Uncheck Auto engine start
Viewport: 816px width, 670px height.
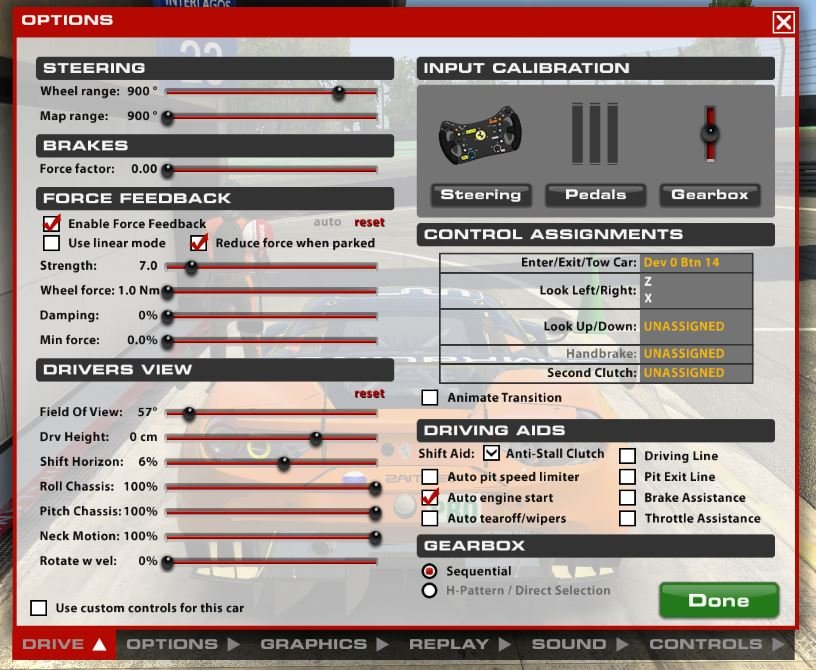click(x=430, y=498)
